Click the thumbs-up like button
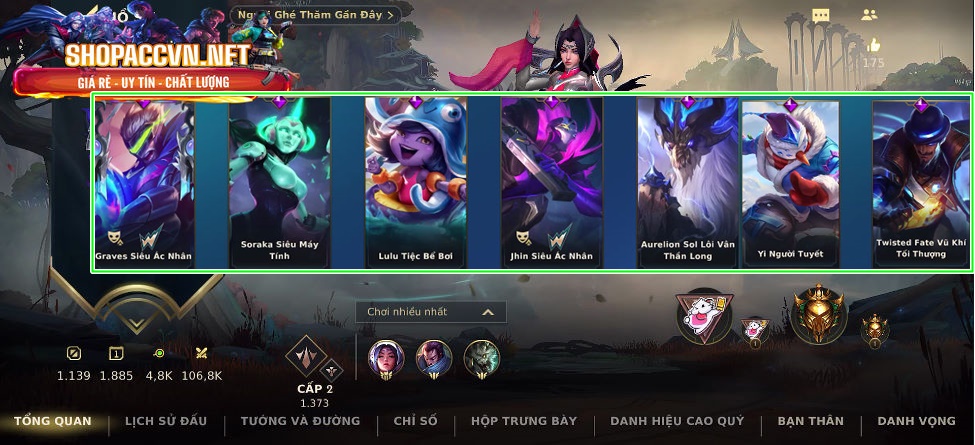The width and height of the screenshot is (975, 445). (x=874, y=46)
